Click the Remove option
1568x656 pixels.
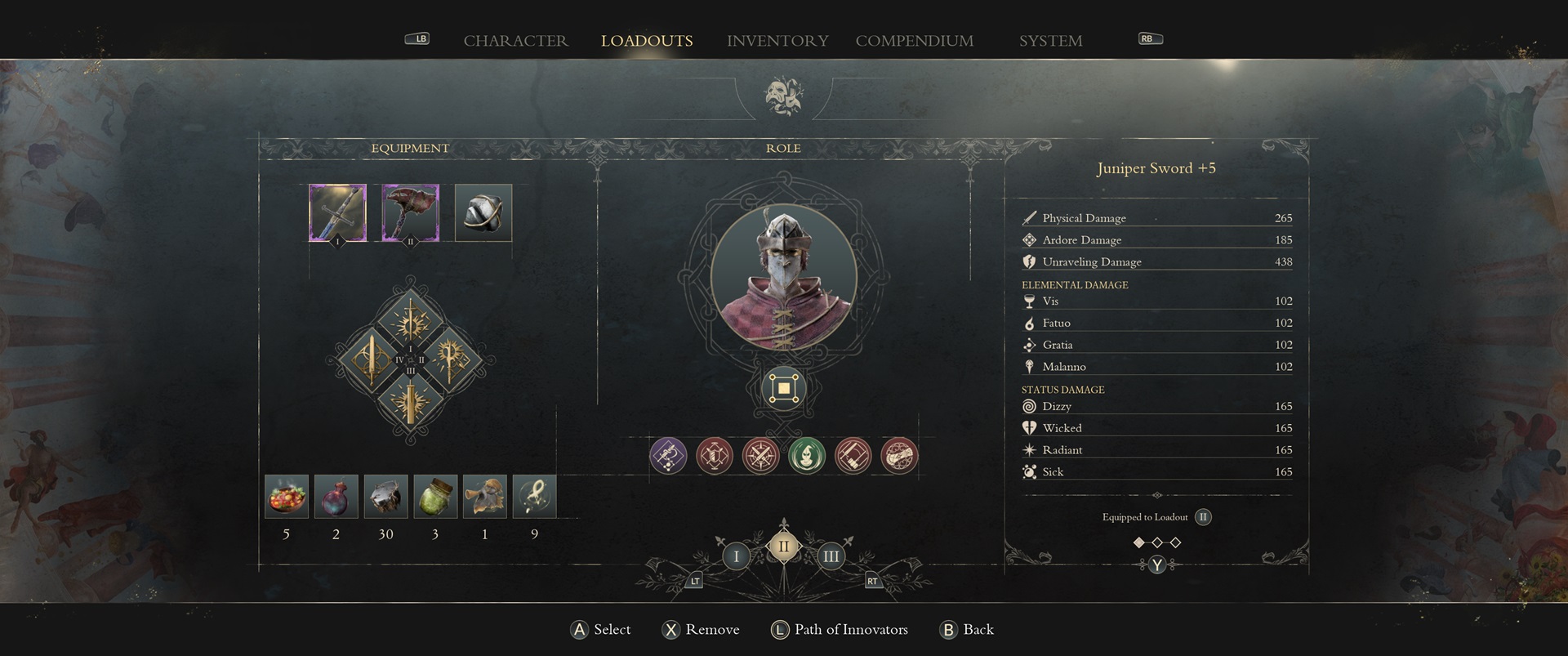[702, 630]
